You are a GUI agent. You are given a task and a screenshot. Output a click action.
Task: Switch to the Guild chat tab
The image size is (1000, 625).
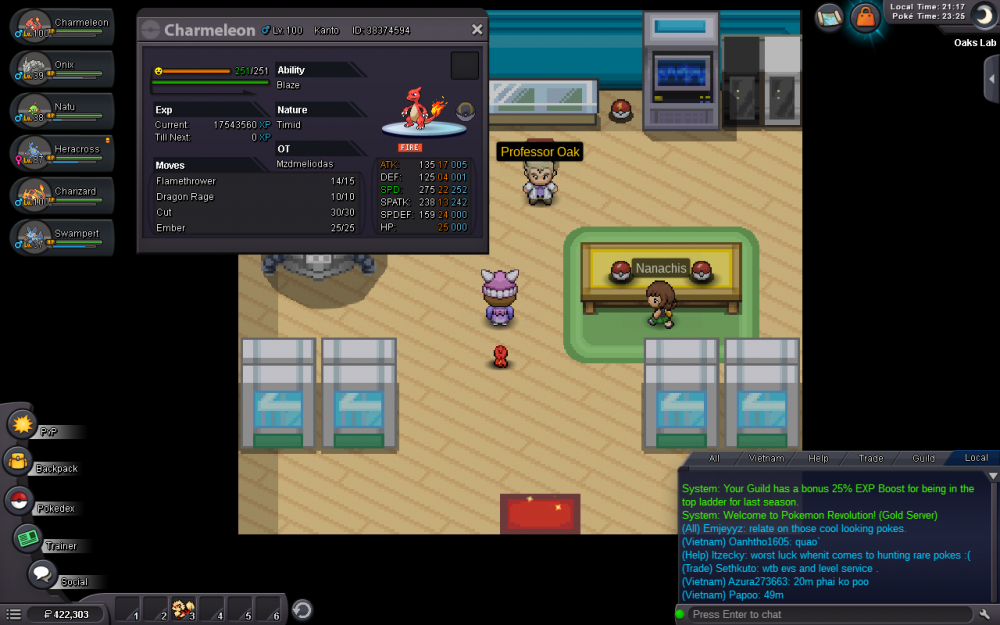point(923,458)
